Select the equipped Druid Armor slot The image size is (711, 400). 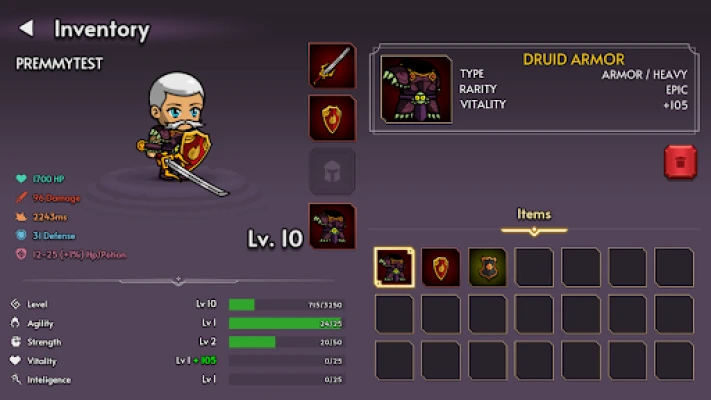point(332,226)
